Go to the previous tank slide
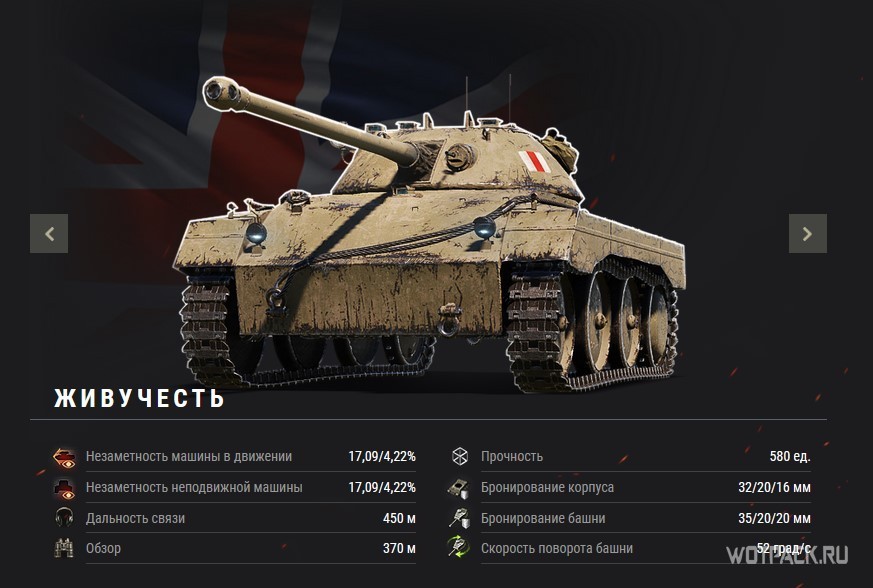This screenshot has width=873, height=588. point(49,234)
